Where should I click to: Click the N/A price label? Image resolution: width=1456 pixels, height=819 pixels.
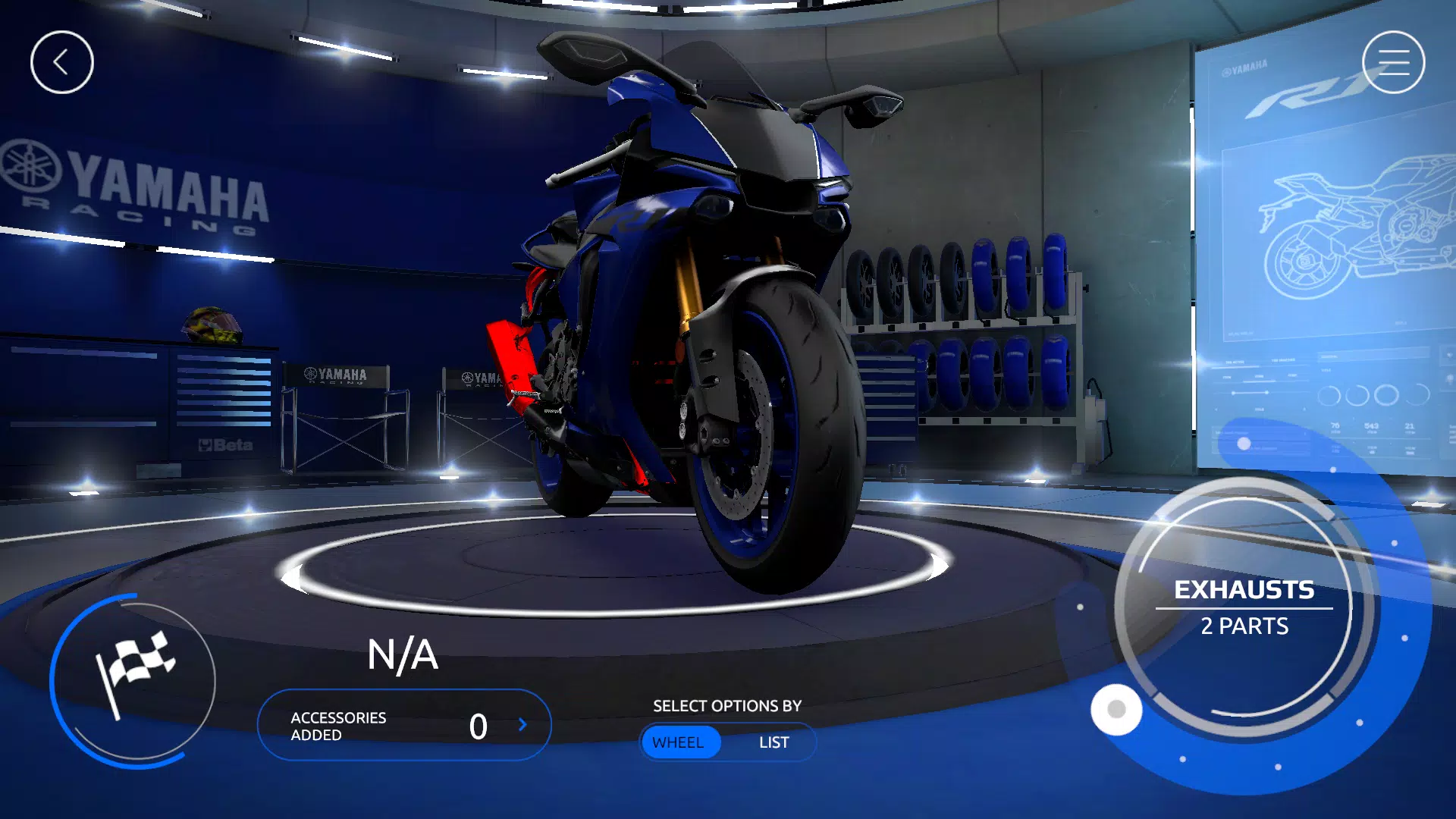click(403, 655)
